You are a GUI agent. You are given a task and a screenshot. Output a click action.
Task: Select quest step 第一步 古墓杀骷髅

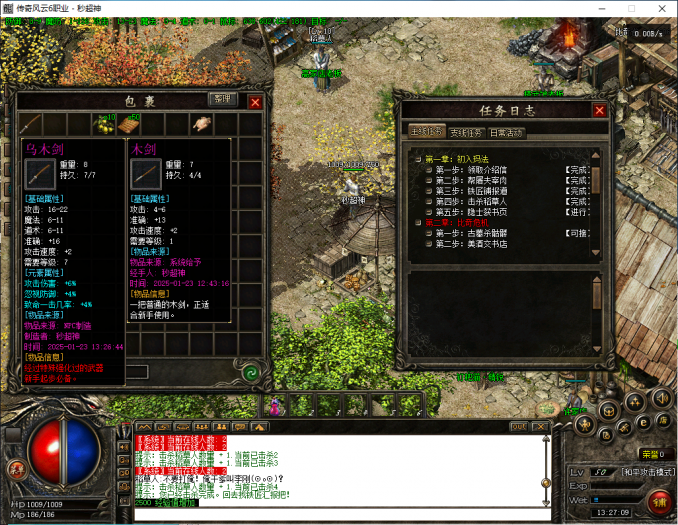471,233
